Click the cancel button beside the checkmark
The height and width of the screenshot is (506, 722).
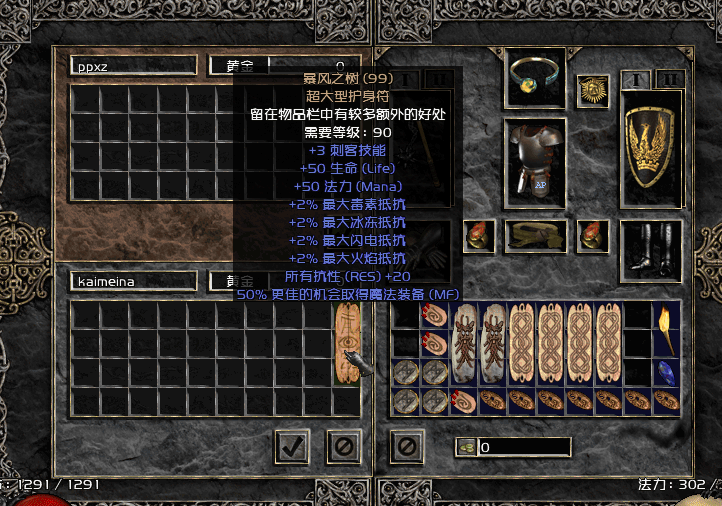tap(344, 446)
